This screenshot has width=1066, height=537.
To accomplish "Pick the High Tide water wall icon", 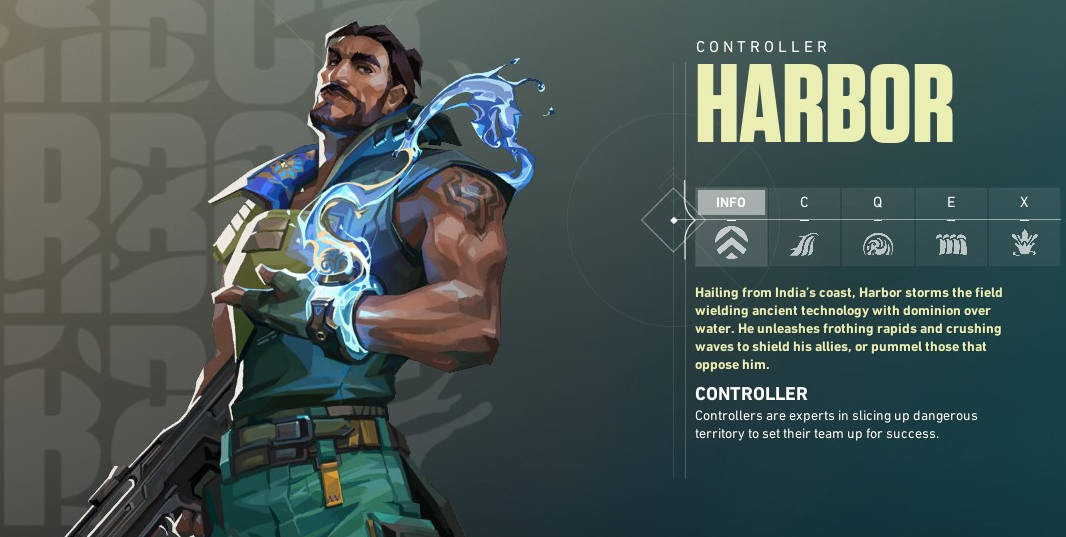I will click(951, 243).
